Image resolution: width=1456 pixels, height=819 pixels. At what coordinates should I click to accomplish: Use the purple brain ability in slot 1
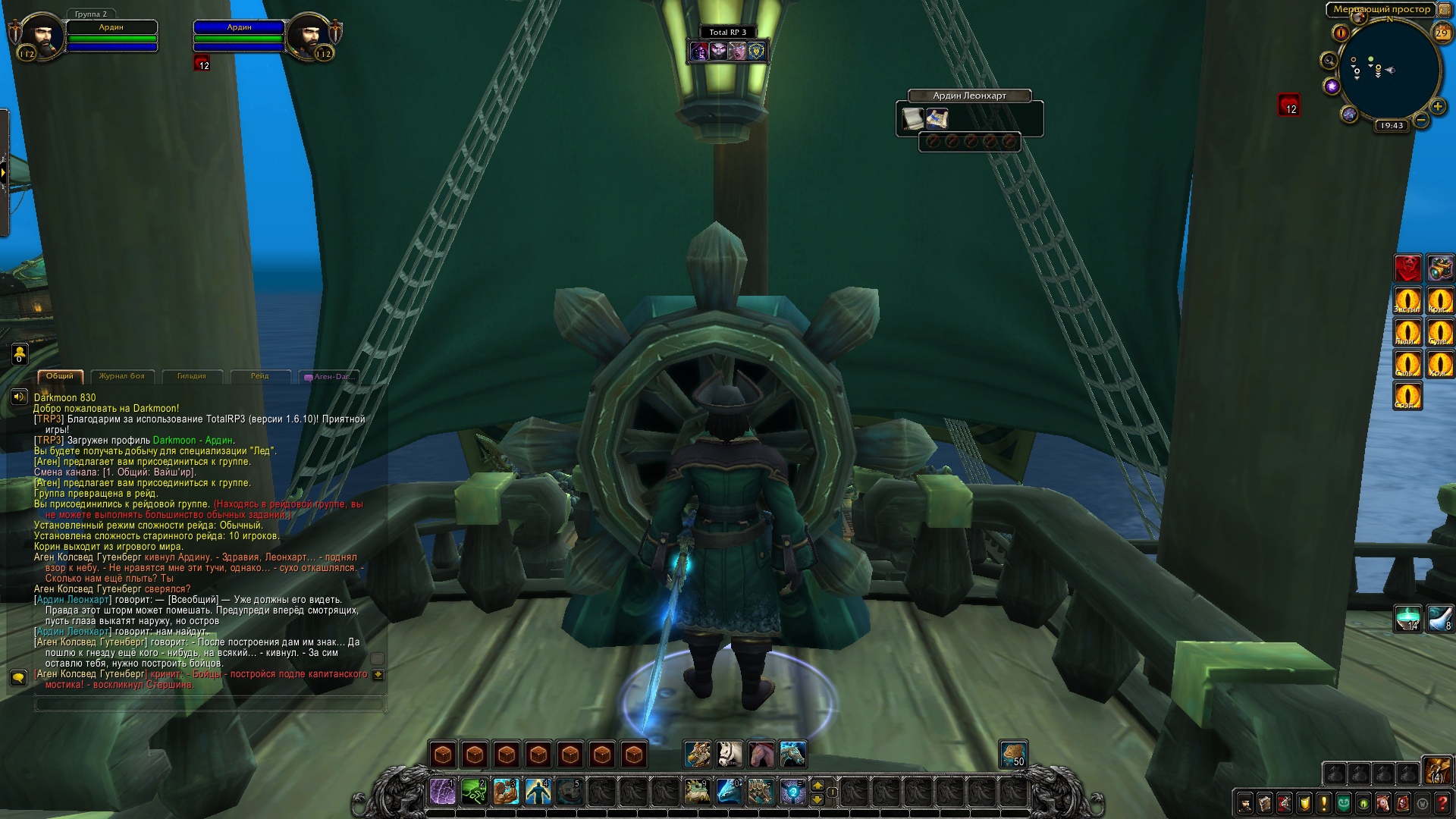(x=443, y=792)
